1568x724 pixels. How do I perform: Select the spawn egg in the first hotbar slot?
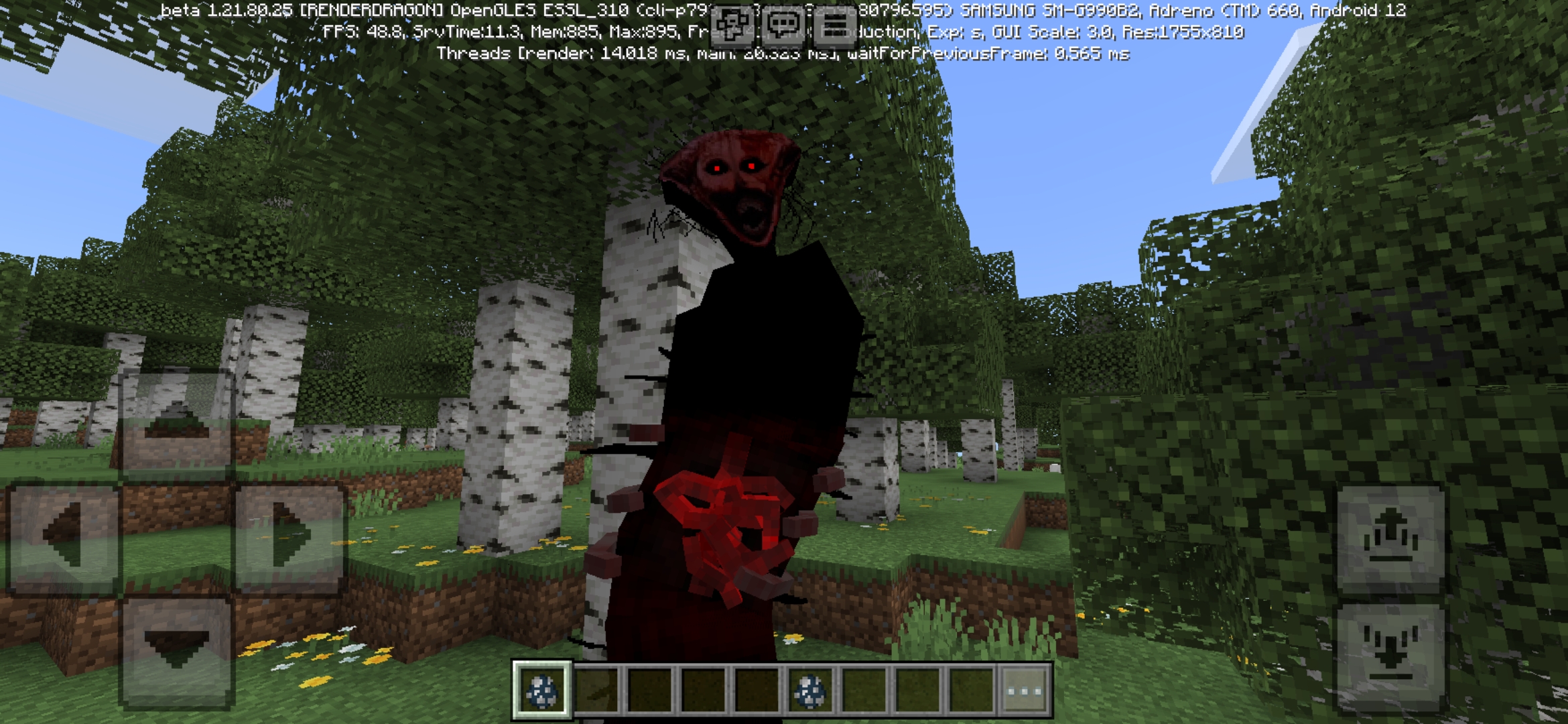[543, 689]
